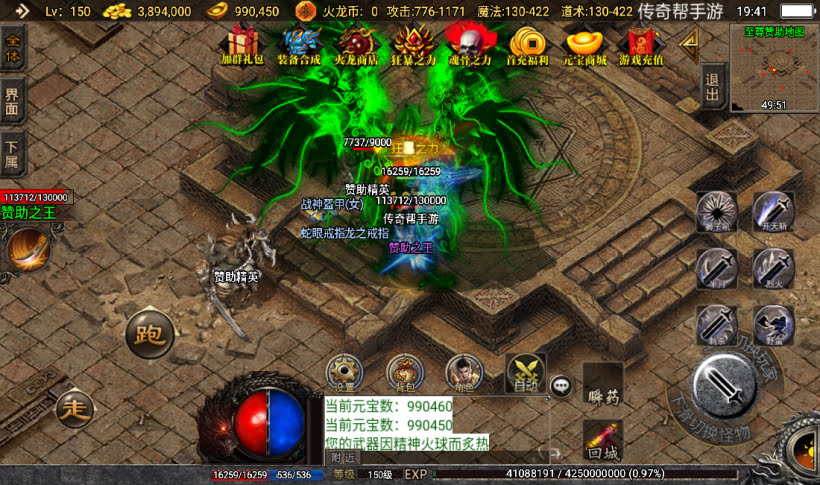Switch to the 全体 tab
Image resolution: width=820 pixels, height=485 pixels.
pos(14,48)
